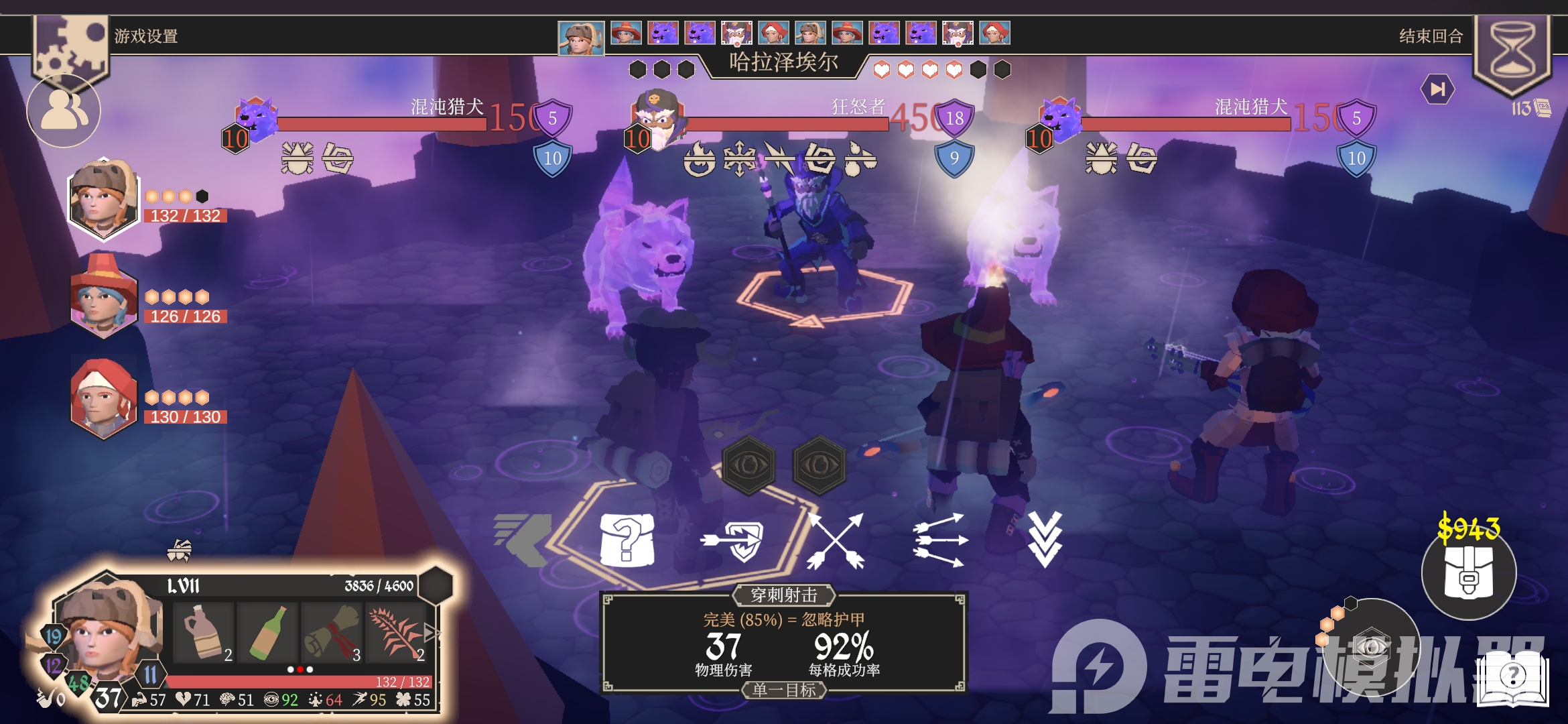Screen dimensions: 1568x724
Task: Select the red-hooded party member portrait
Action: 103,398
